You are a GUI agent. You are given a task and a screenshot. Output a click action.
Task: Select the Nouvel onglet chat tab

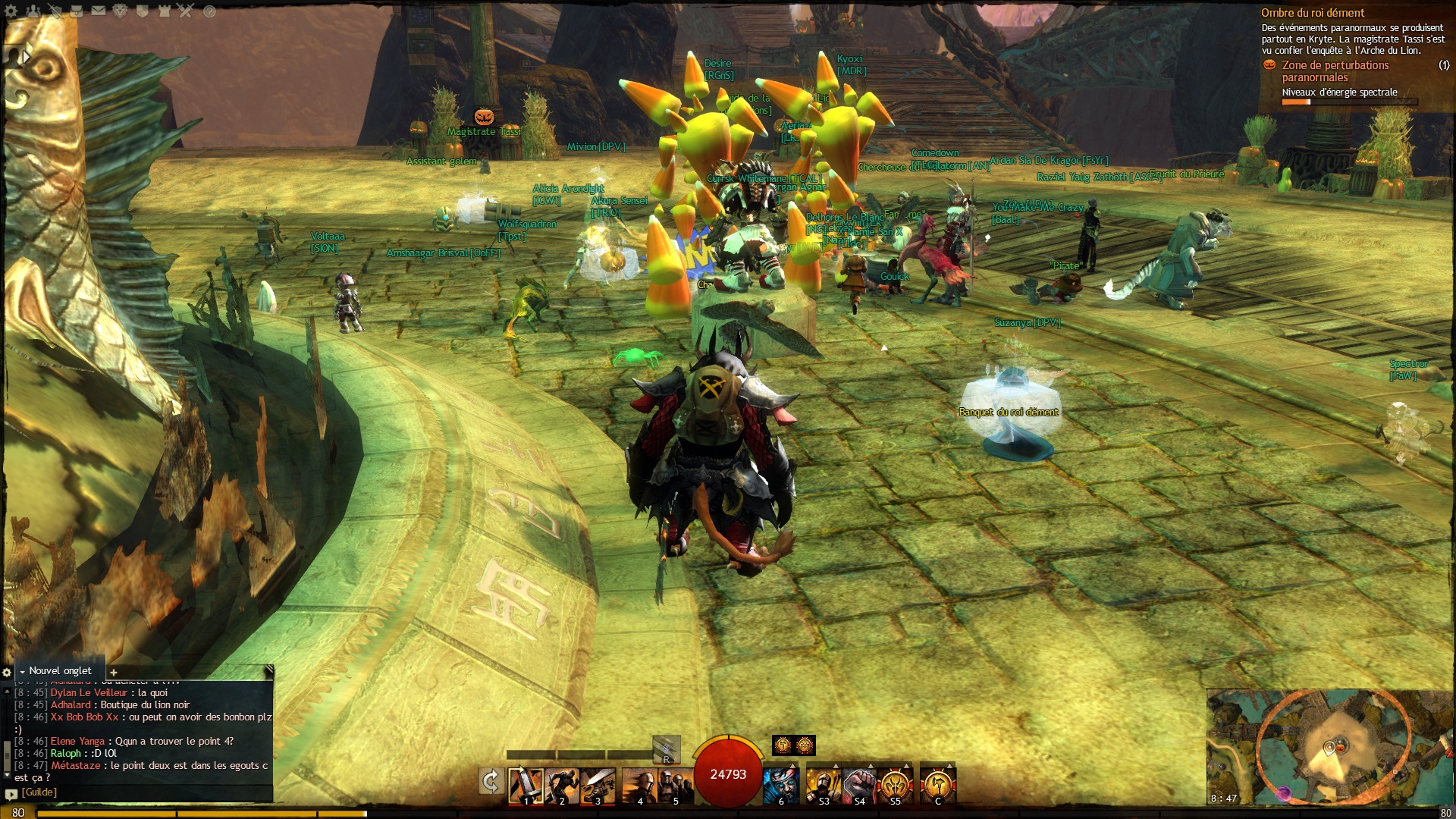coord(60,671)
